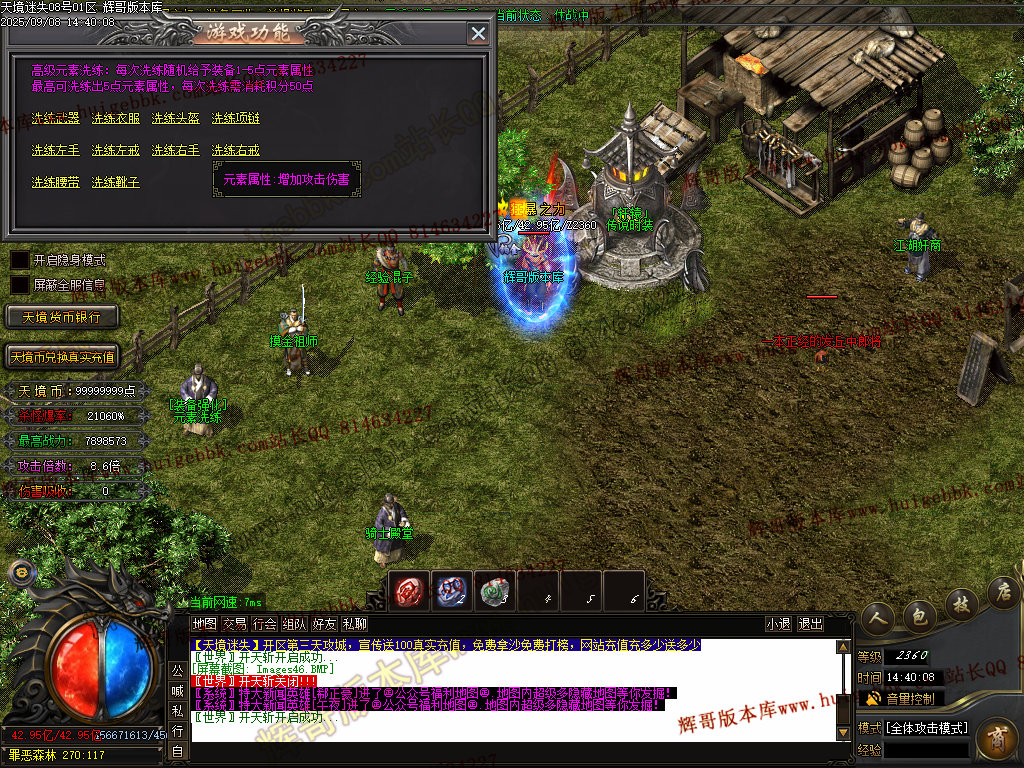
Task: Click the 洗练头盔 refine helmet link
Action: point(176,118)
